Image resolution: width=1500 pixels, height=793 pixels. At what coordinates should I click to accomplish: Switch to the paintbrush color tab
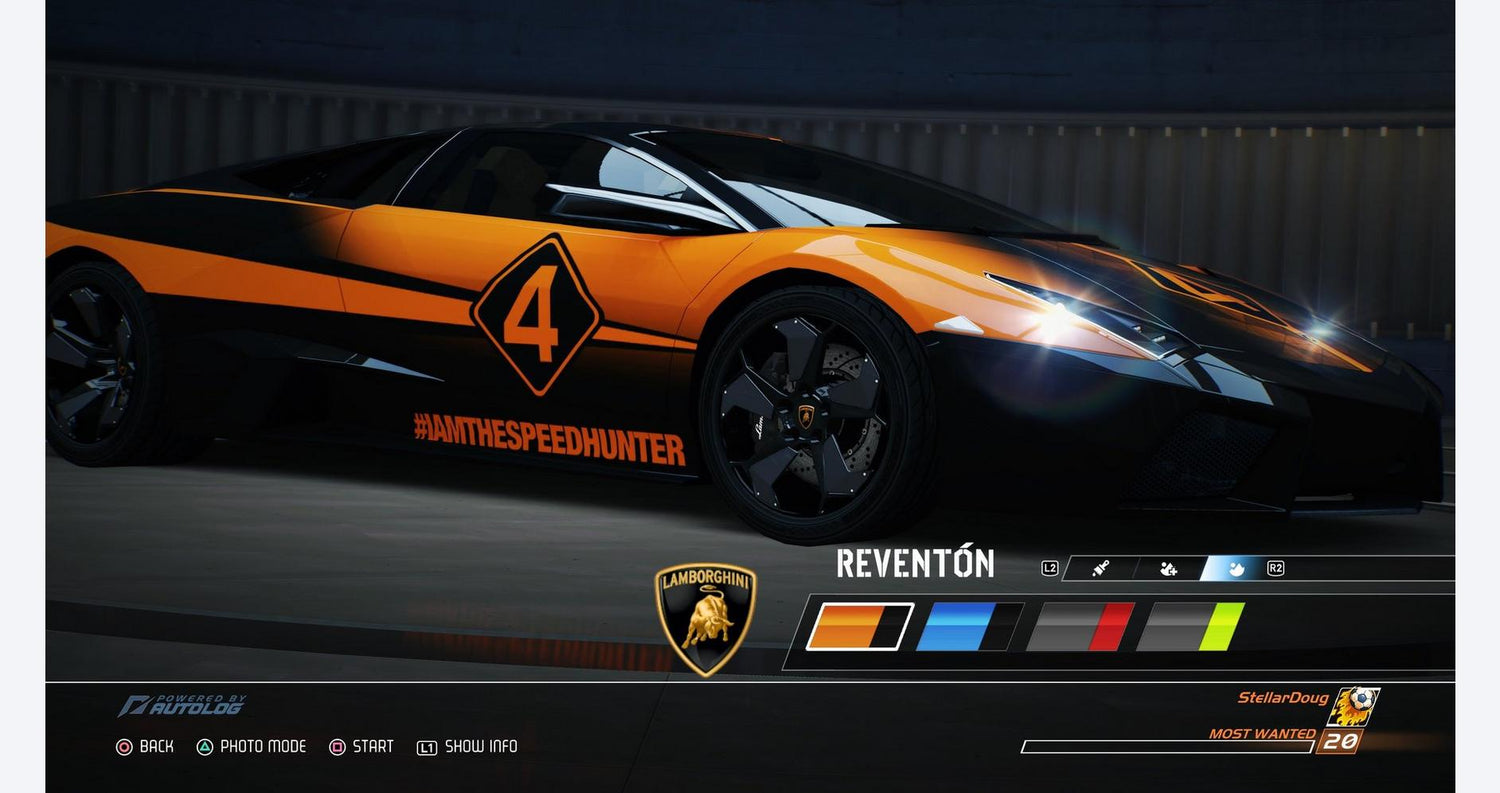[x=1099, y=569]
